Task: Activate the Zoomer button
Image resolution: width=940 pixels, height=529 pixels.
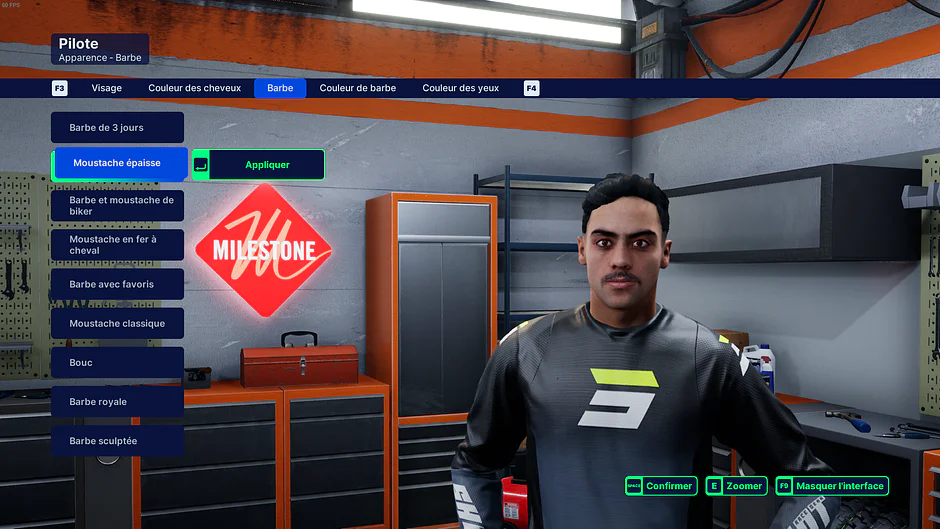Action: coord(736,486)
